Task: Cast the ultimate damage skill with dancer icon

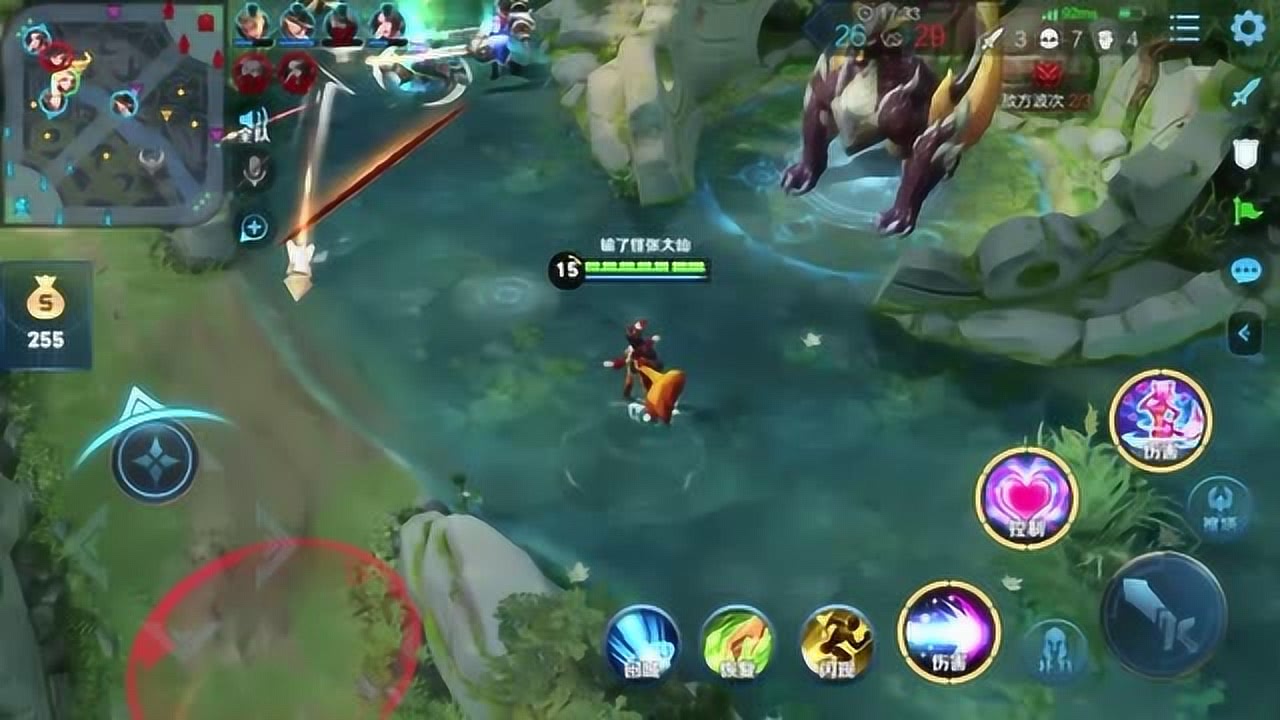Action: point(1161,420)
